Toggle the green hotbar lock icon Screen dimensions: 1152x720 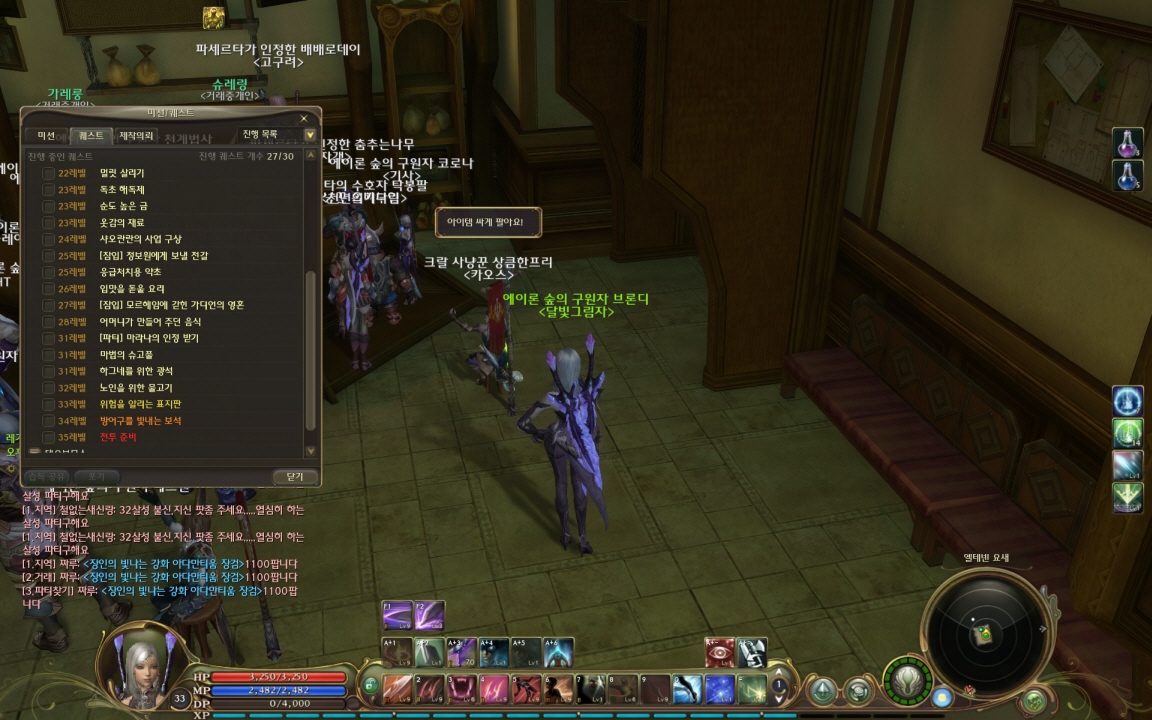(370, 686)
